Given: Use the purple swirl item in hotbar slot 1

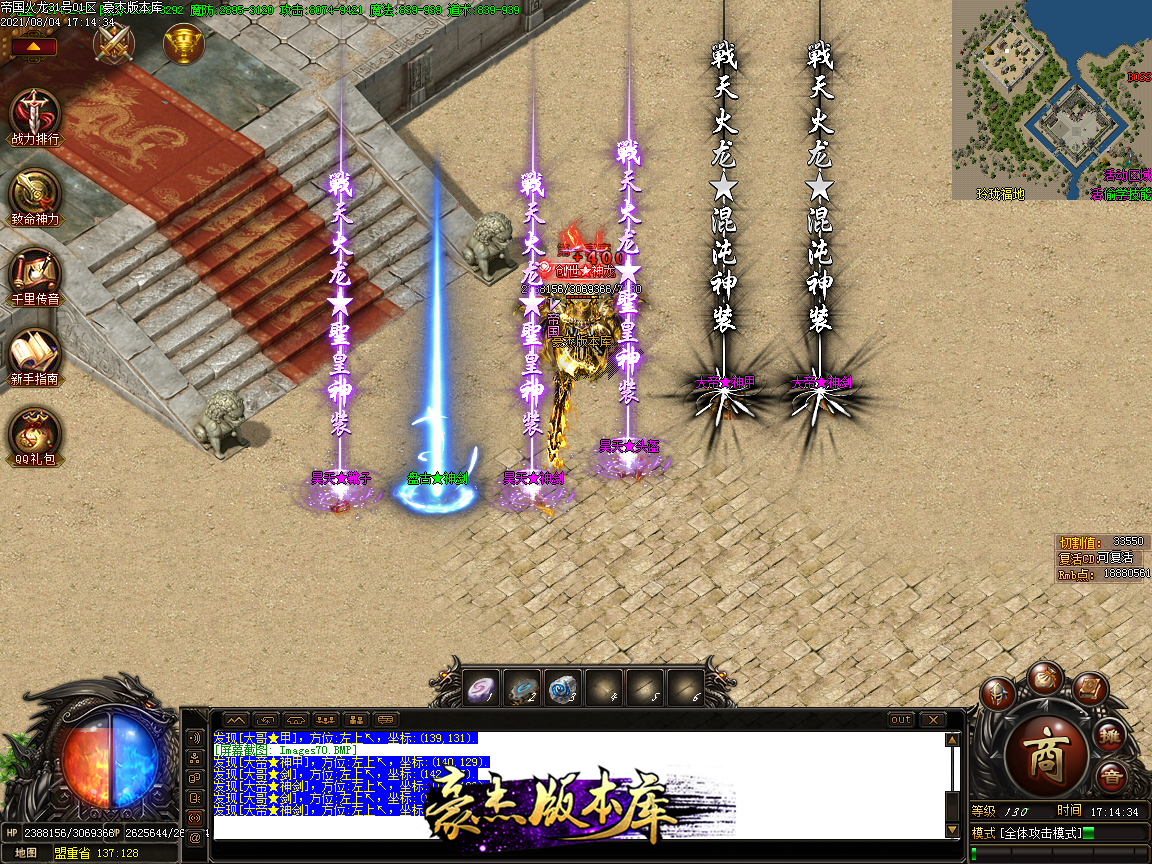Looking at the screenshot, I should [x=482, y=688].
